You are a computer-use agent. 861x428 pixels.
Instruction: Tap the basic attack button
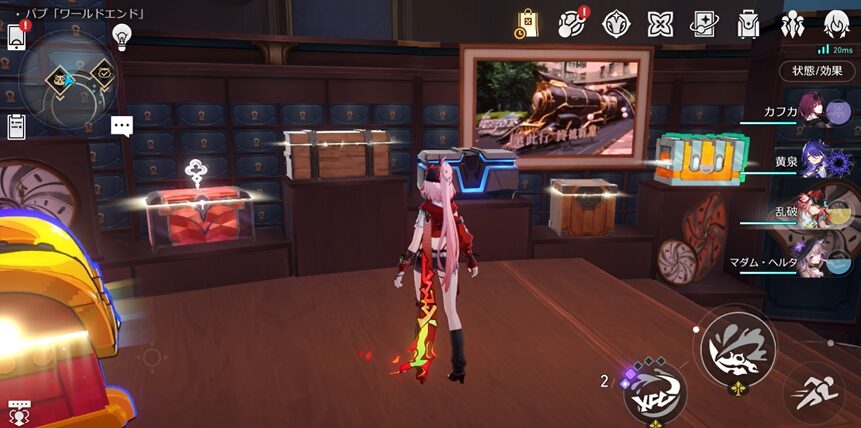(735, 349)
